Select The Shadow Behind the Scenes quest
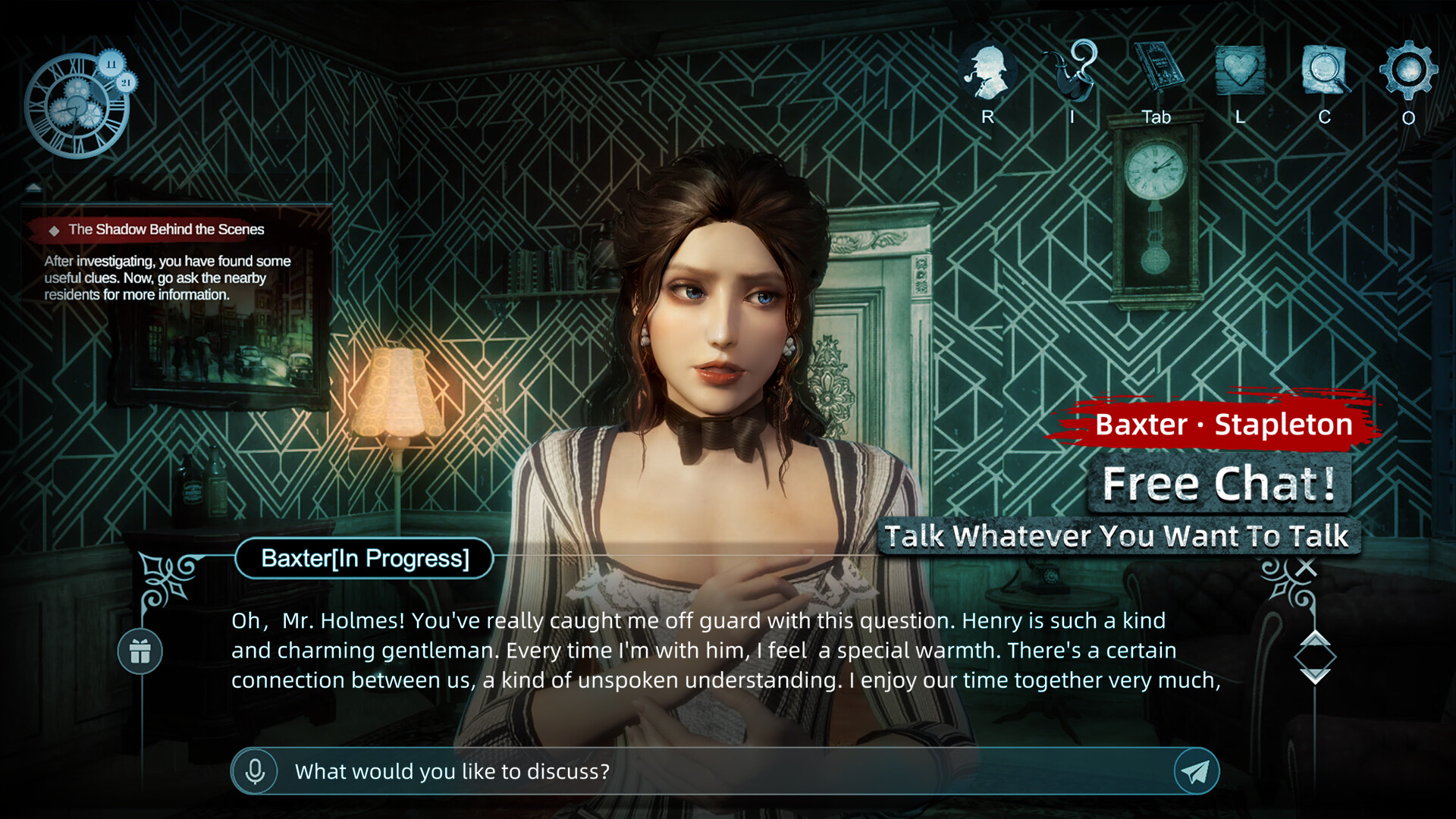Image resolution: width=1456 pixels, height=819 pixels. [166, 229]
